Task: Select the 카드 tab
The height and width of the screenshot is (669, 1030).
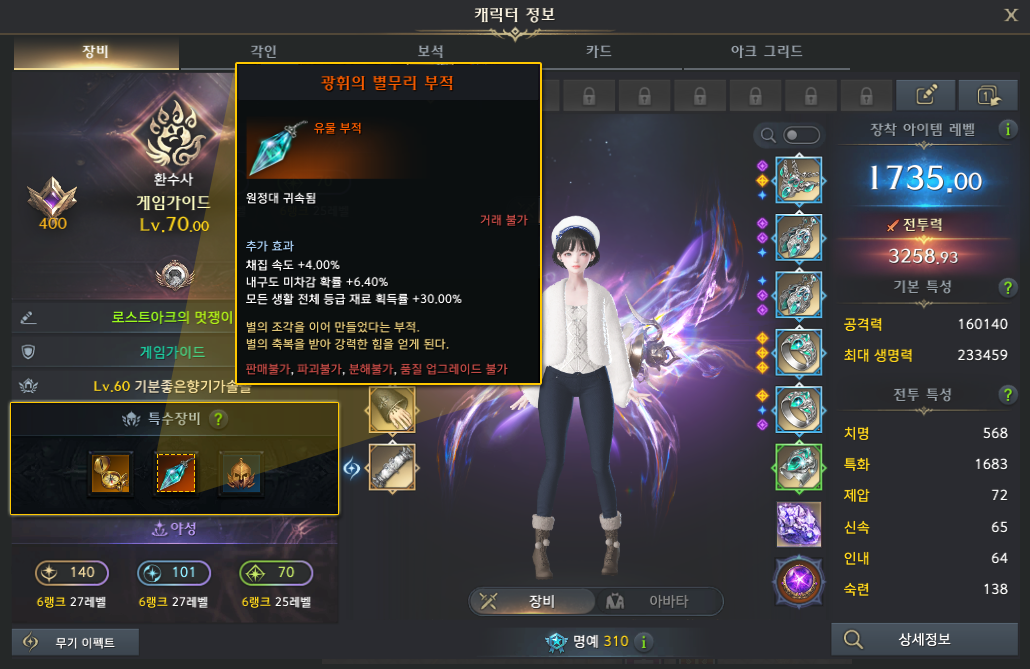Action: point(598,51)
